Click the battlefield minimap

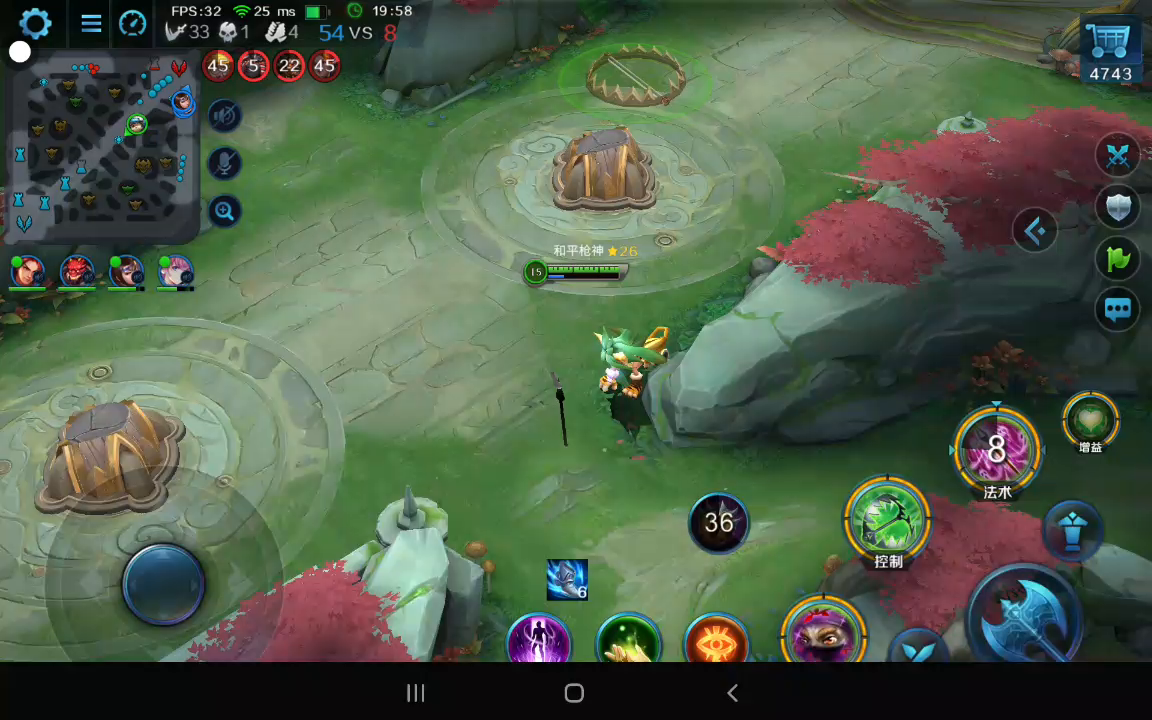[x=100, y=148]
